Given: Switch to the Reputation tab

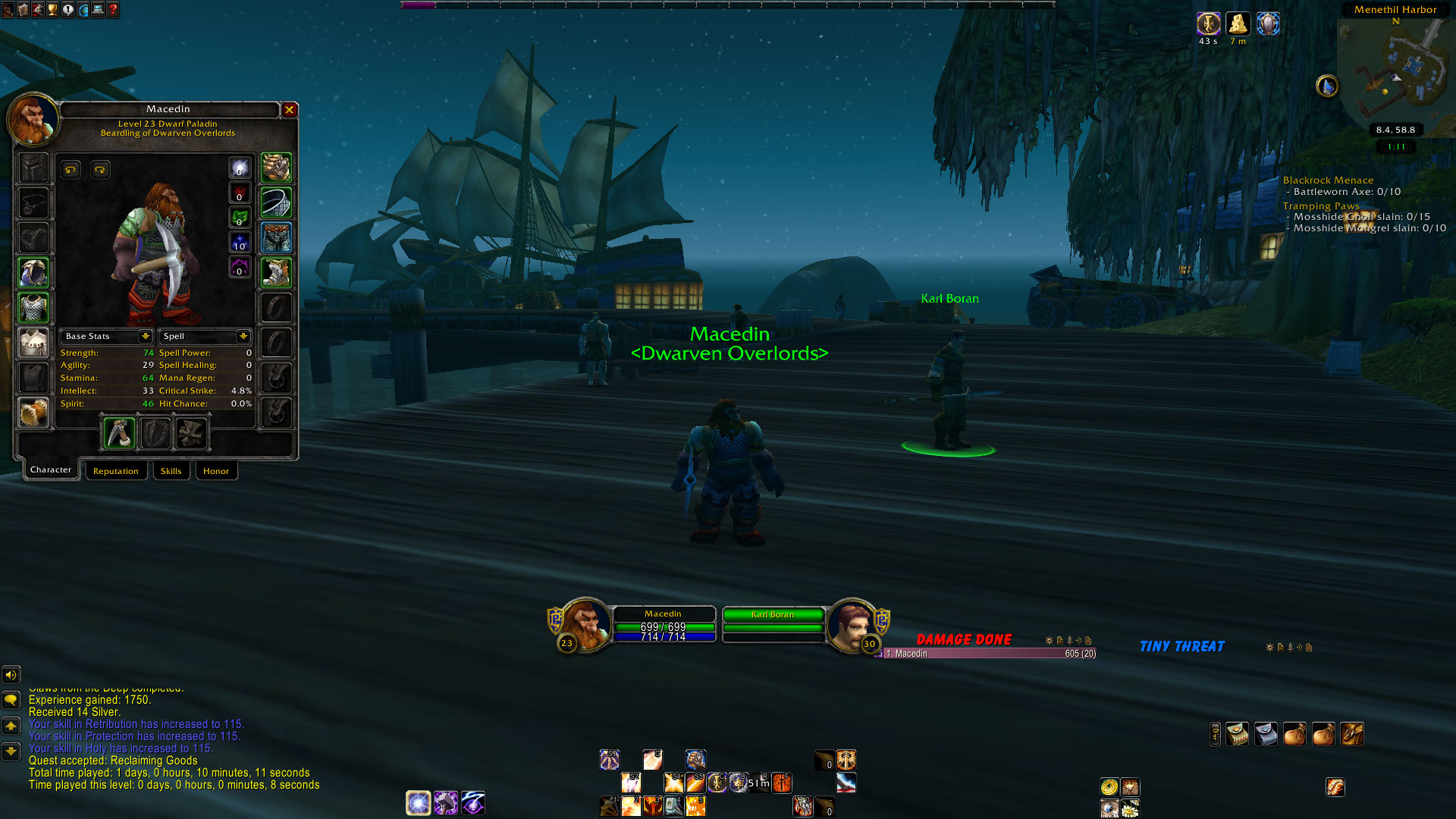Looking at the screenshot, I should point(115,471).
